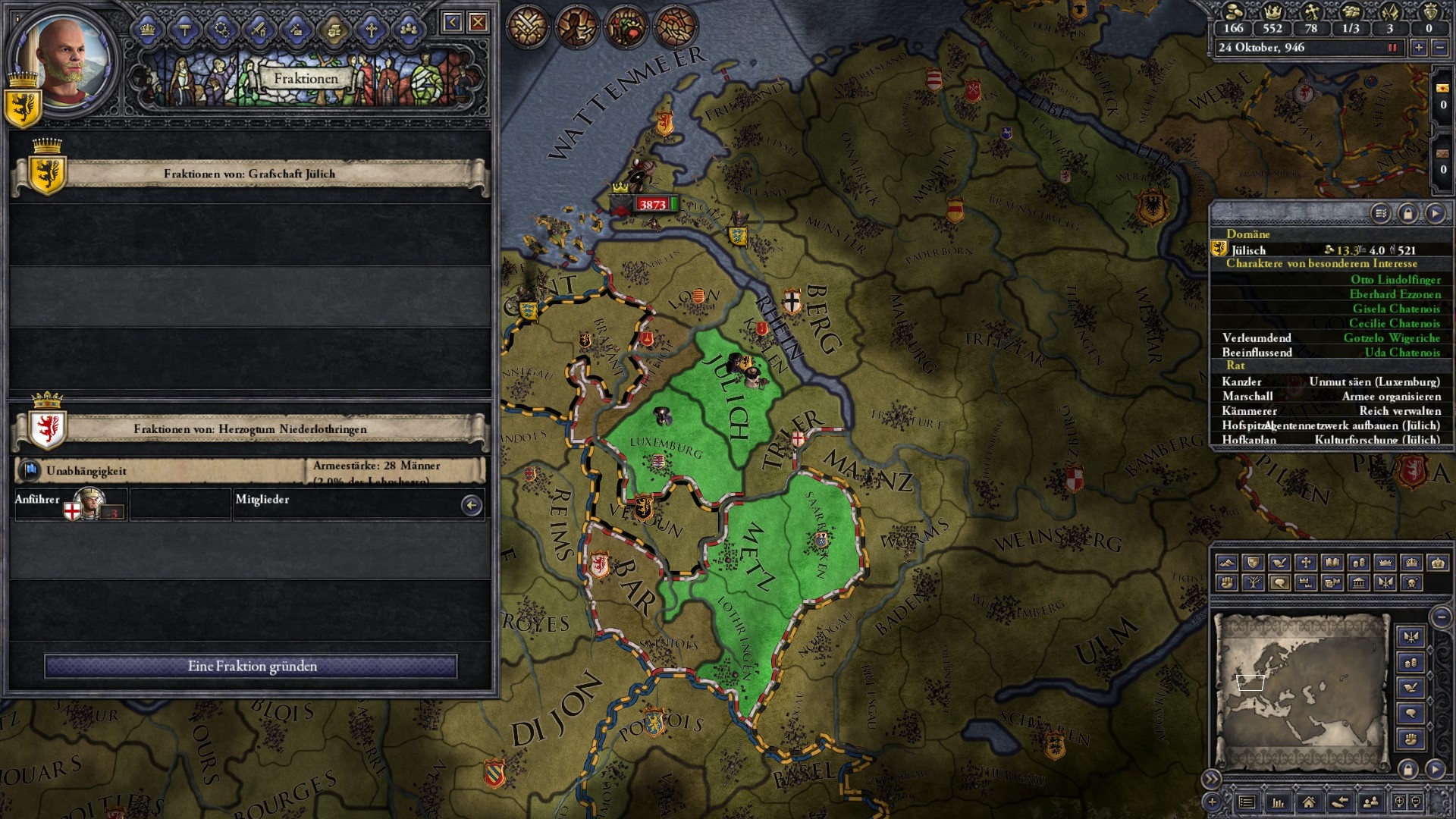Expand the outliner with the double chevron

(x=1212, y=778)
